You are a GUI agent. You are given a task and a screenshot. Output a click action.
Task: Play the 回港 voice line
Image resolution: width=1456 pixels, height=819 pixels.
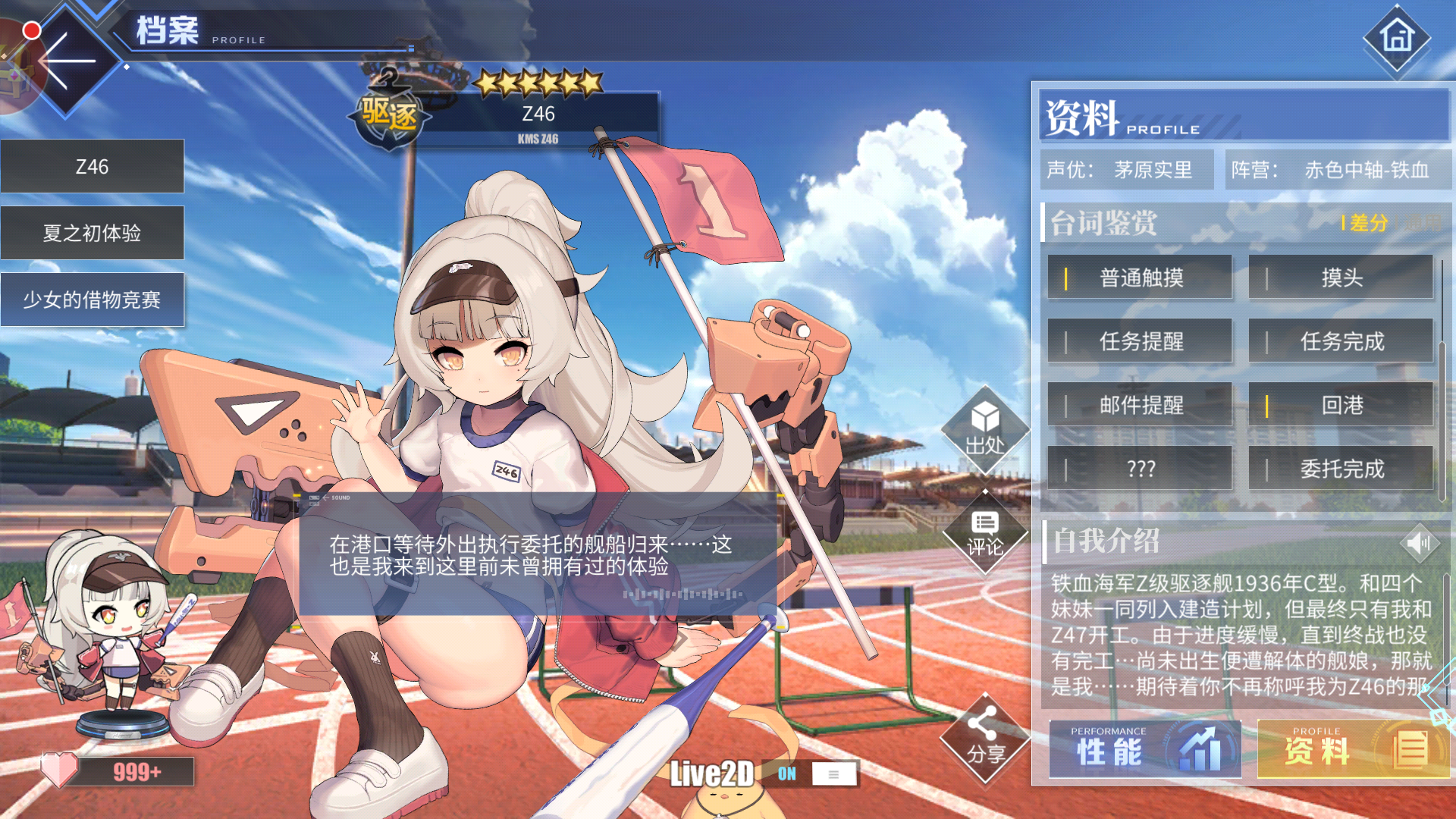point(1341,406)
